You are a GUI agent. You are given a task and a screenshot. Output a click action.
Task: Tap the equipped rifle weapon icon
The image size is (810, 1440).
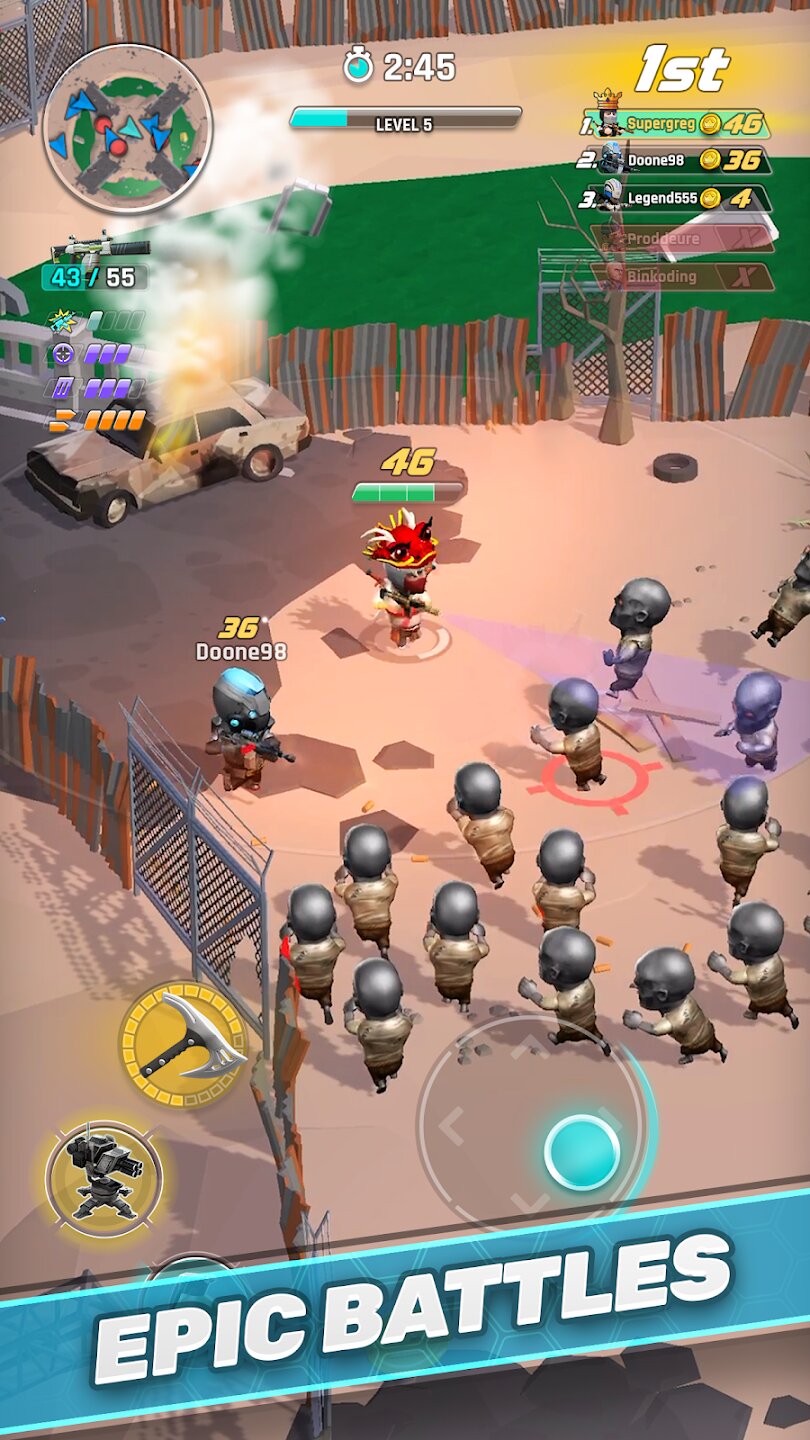coord(100,247)
